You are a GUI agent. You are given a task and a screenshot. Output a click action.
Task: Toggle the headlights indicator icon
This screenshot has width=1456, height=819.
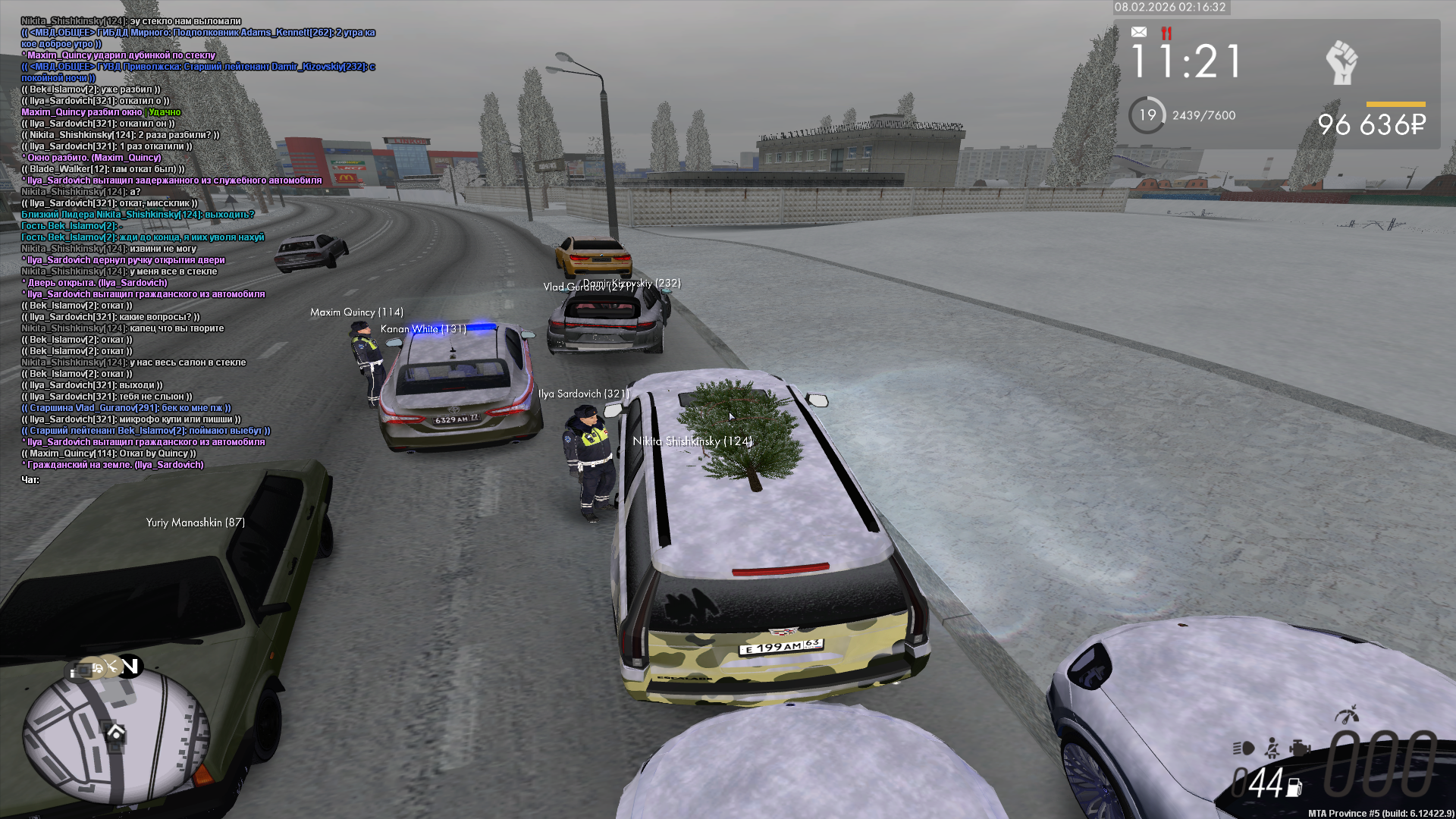click(x=1243, y=748)
